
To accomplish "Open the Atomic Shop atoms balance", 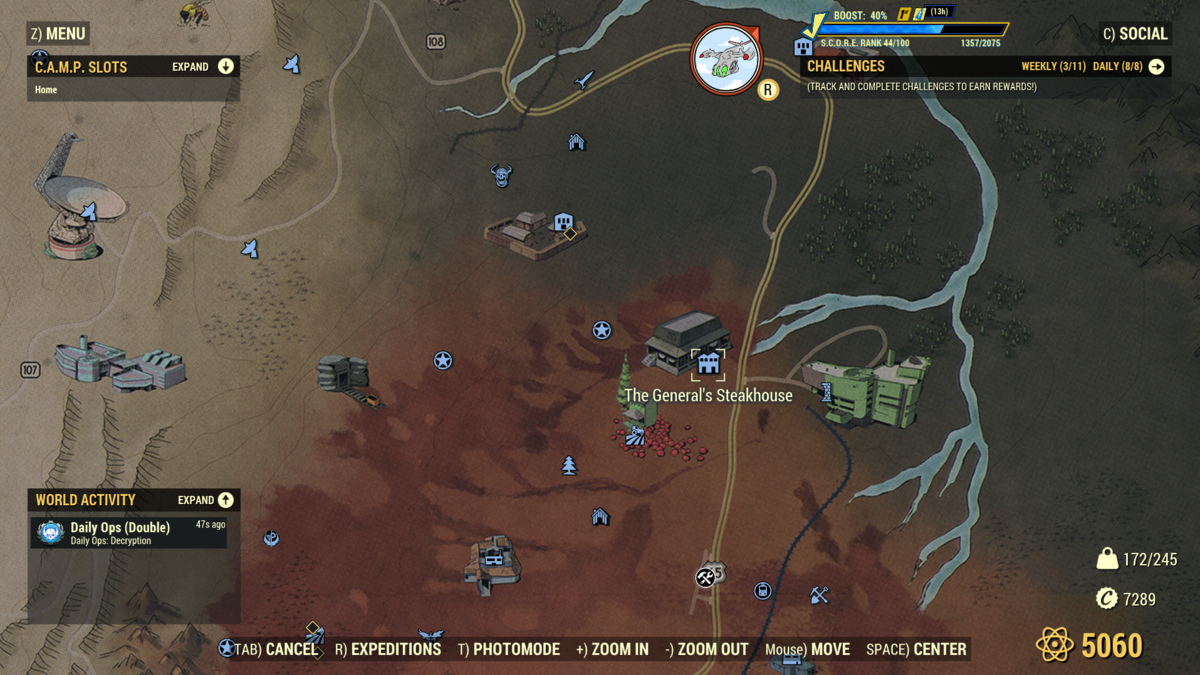I will 1089,645.
